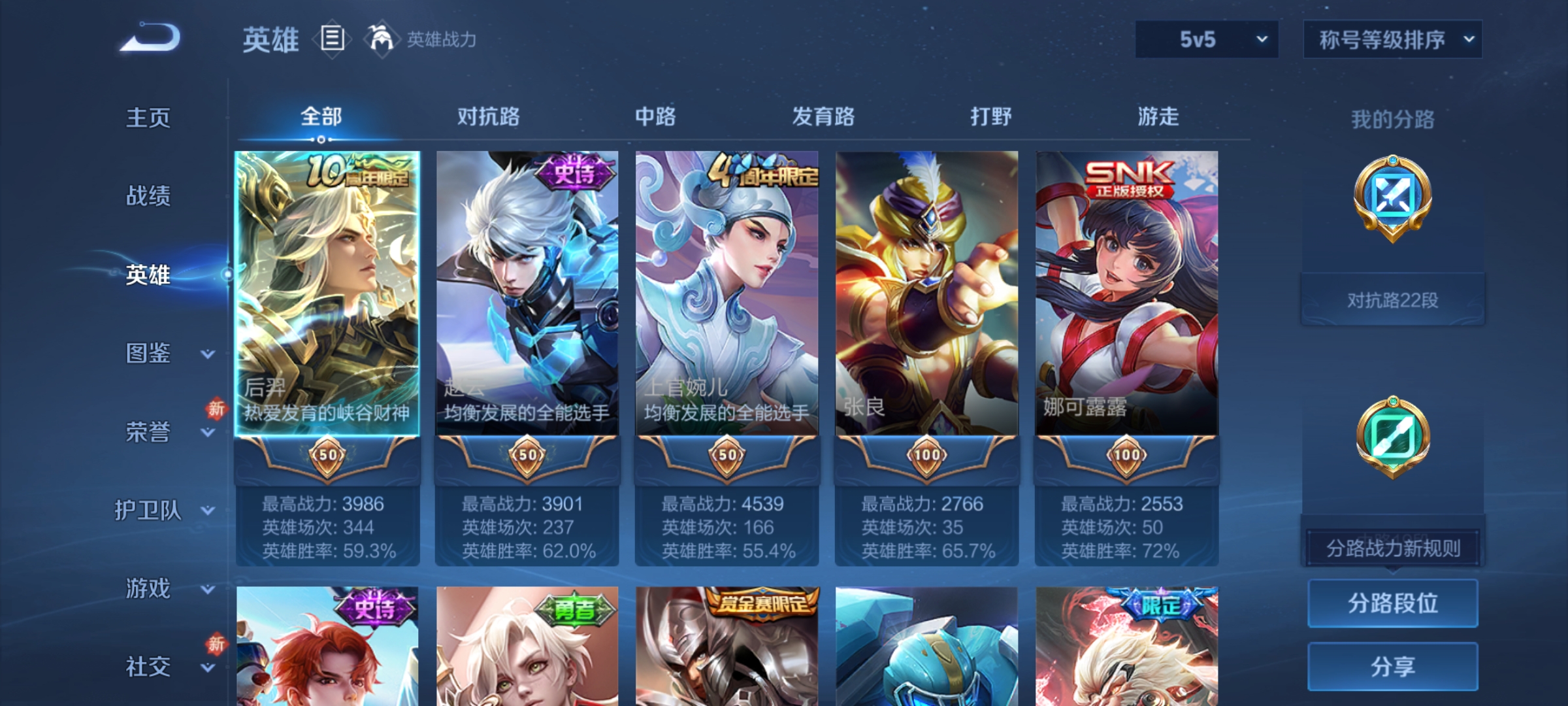Click the 英雄战力 helmet icon
The image size is (1568, 706).
coord(378,39)
